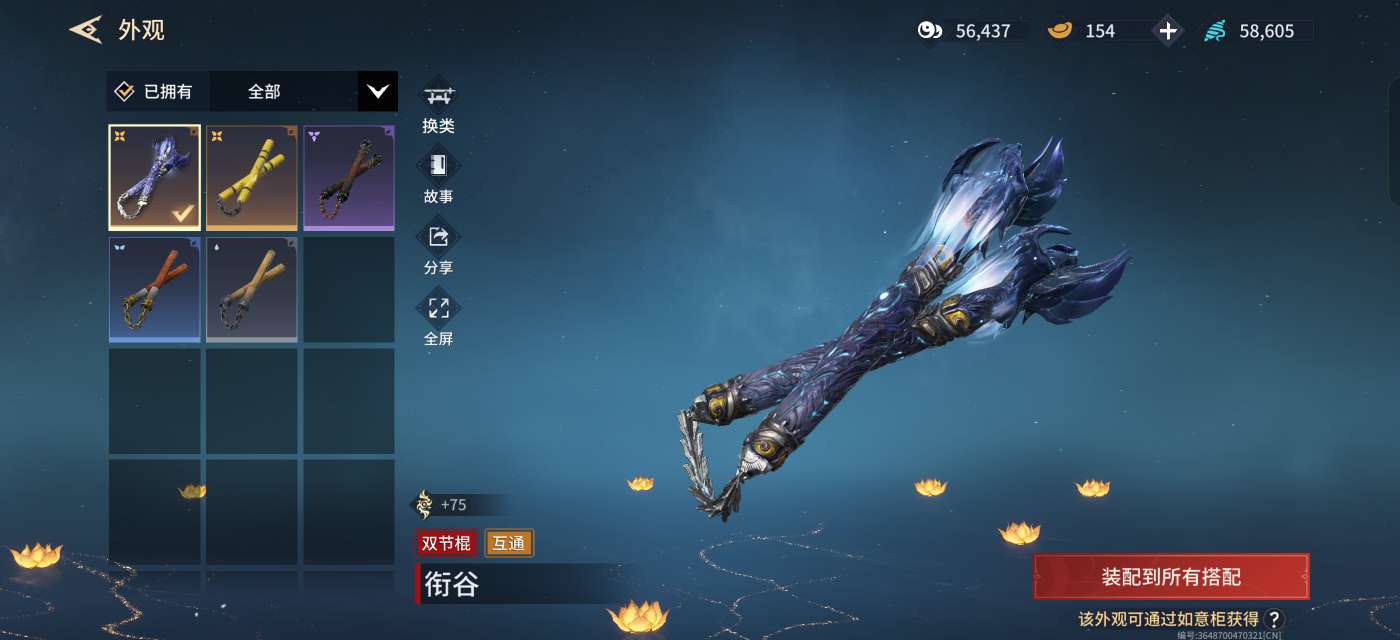This screenshot has height=640, width=1400.
Task: Select the yellow bamboo nunchaku skin
Action: 251,177
